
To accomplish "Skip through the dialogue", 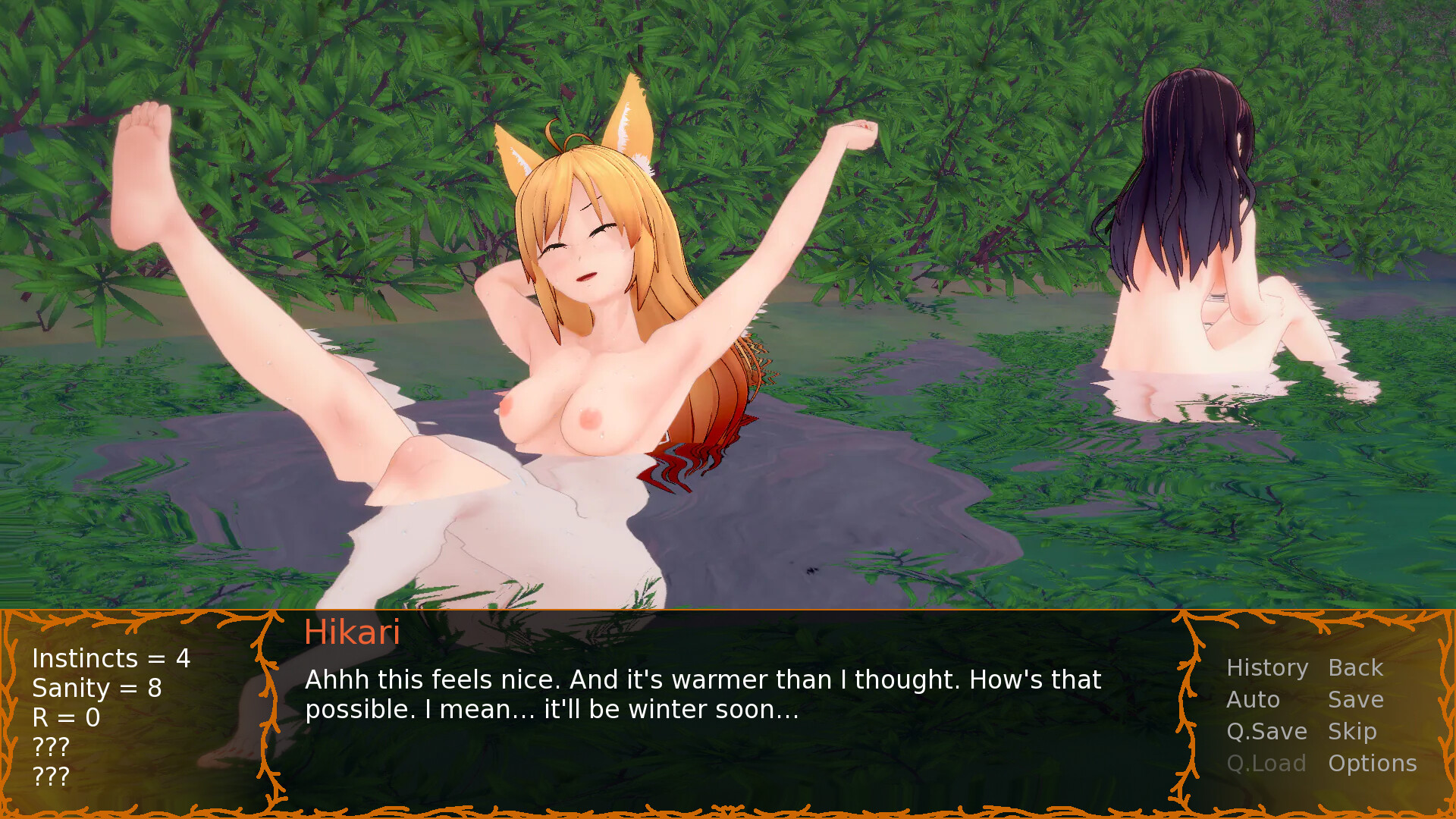I will tap(1351, 732).
